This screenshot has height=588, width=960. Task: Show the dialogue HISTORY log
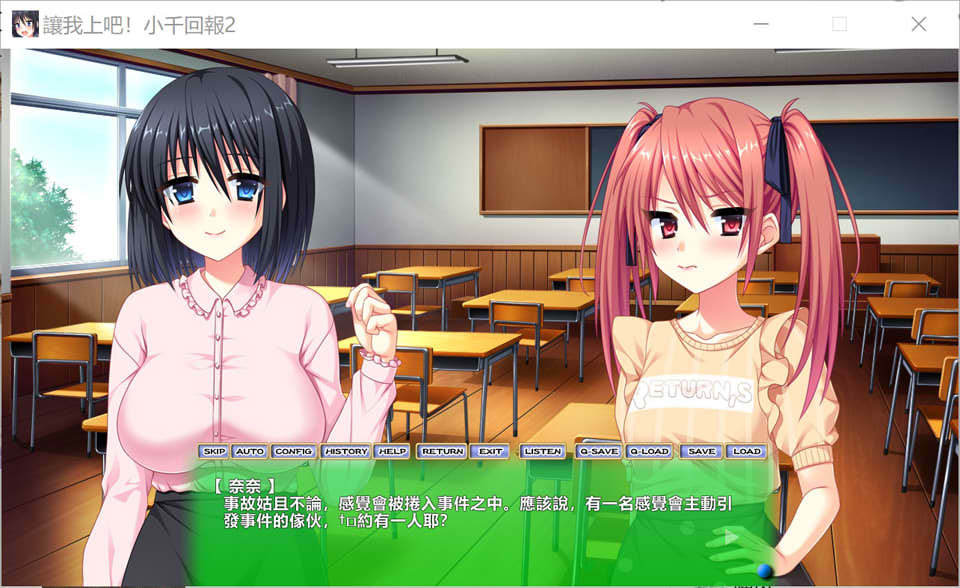point(346,451)
